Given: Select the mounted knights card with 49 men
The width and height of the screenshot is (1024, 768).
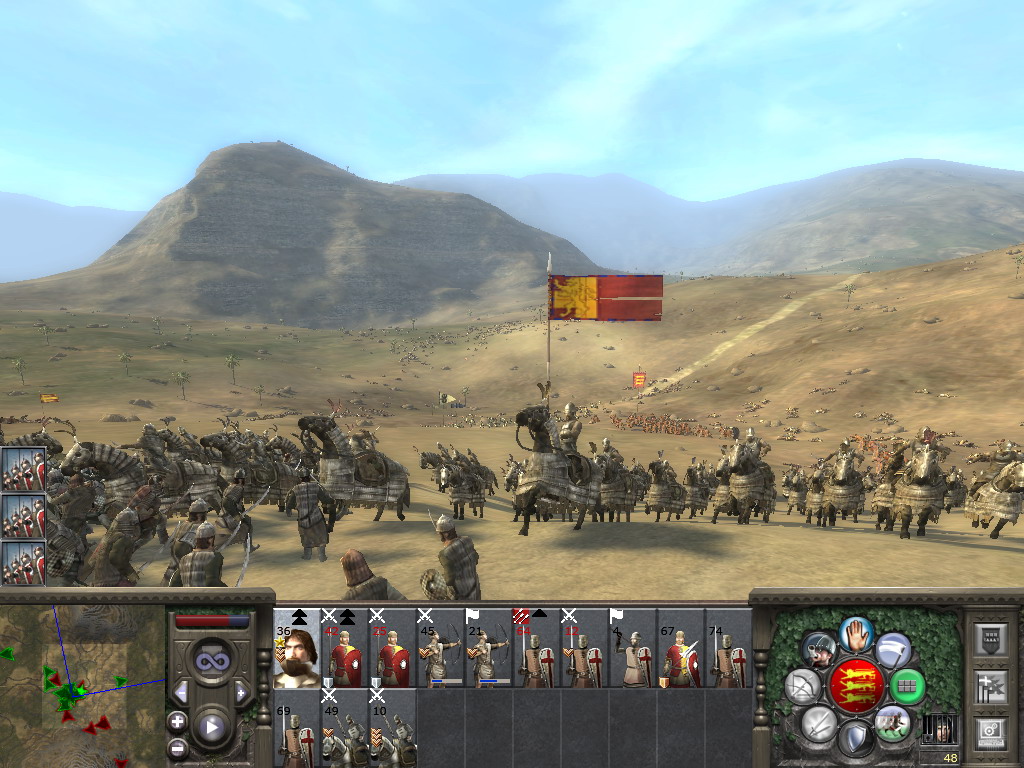Looking at the screenshot, I should [x=345, y=728].
